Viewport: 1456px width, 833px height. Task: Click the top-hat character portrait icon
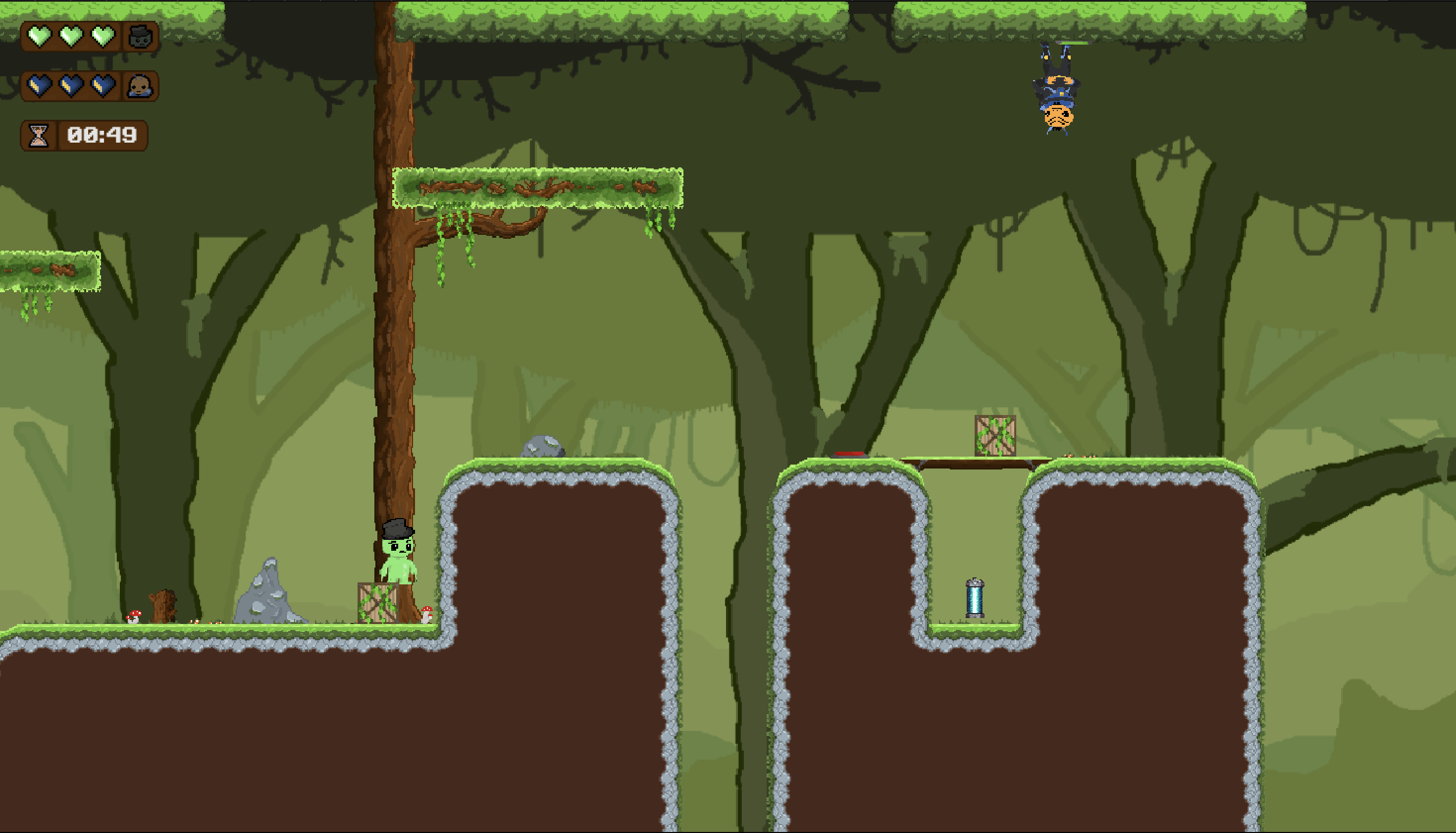(x=140, y=37)
